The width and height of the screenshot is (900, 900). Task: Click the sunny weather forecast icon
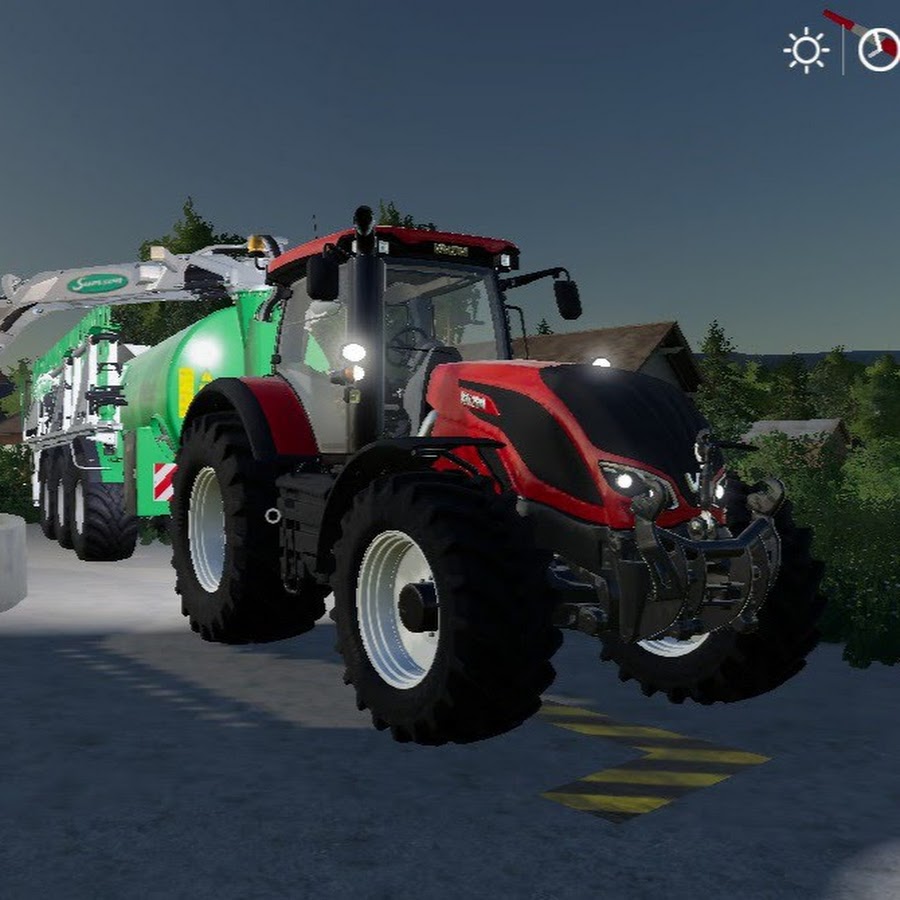pos(806,50)
